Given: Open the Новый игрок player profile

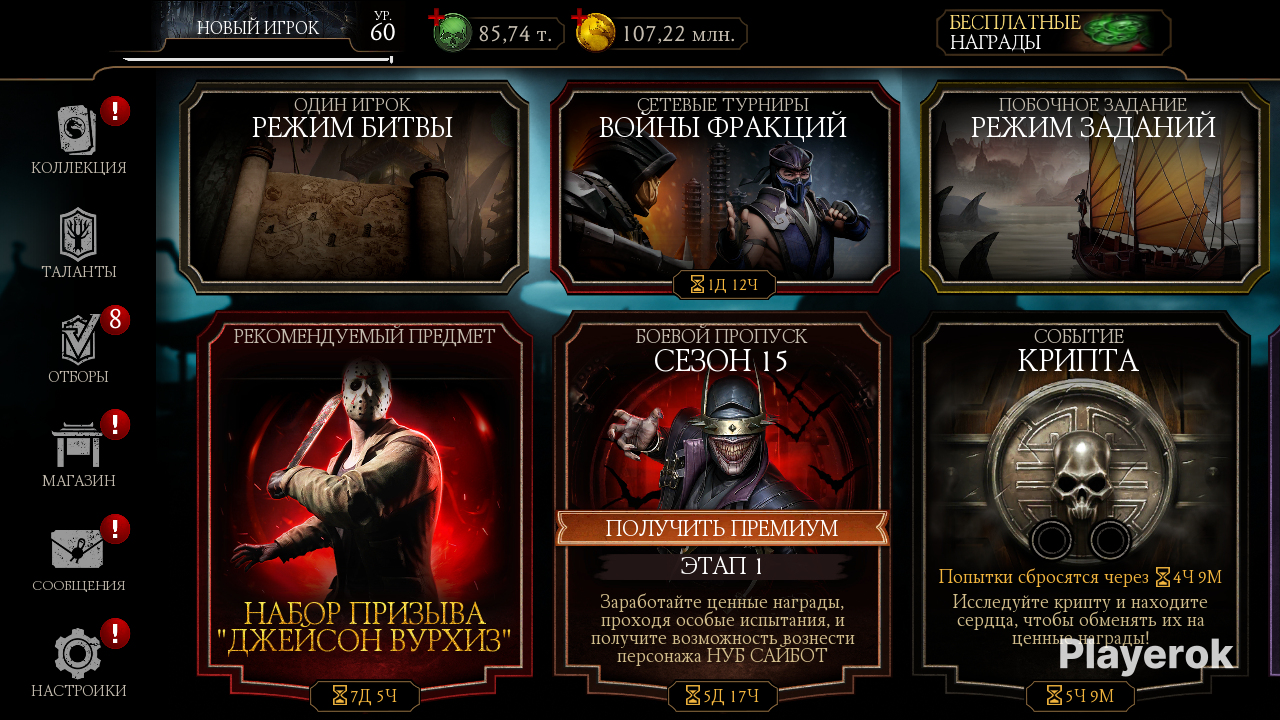Looking at the screenshot, I should point(257,29).
